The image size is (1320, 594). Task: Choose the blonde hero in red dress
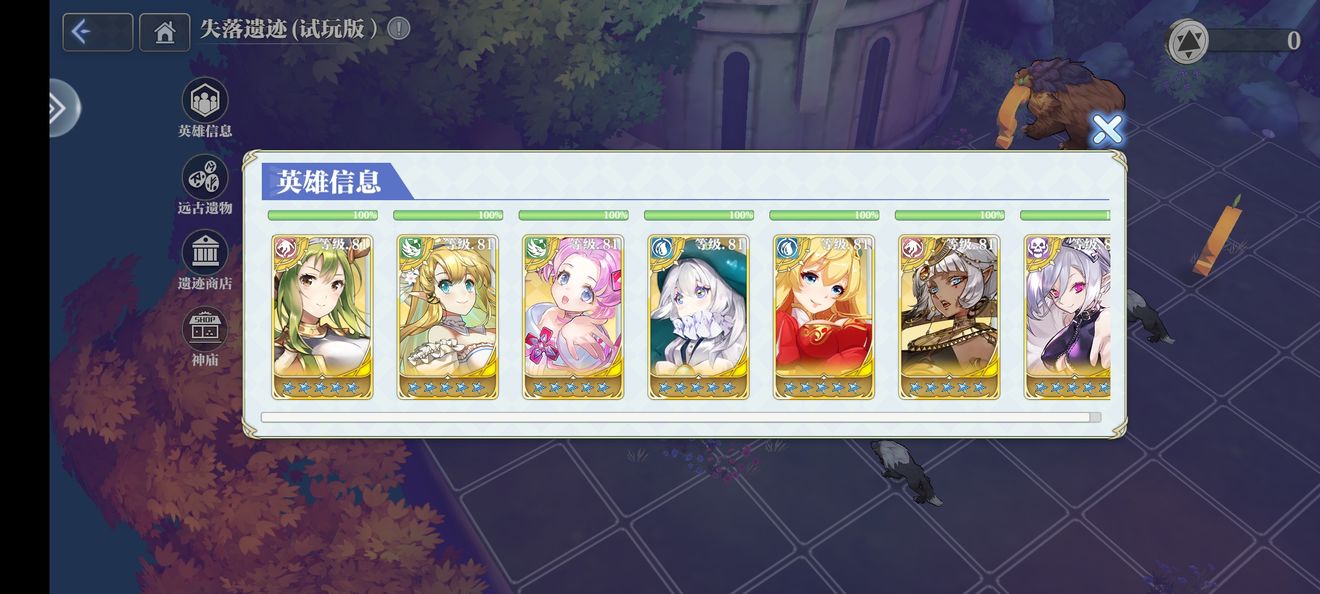824,317
